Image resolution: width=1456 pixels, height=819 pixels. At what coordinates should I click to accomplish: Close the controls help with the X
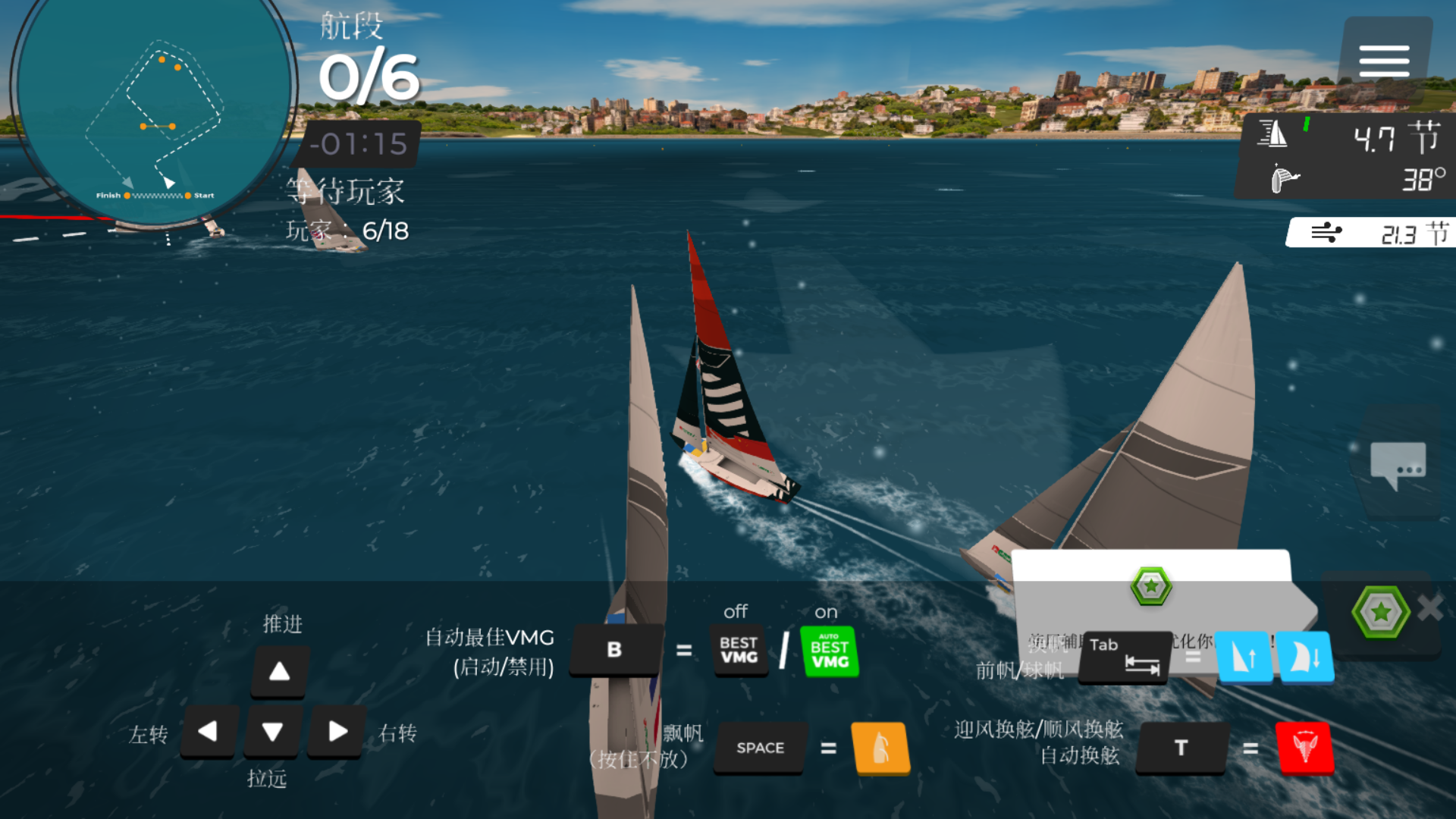tap(1430, 607)
